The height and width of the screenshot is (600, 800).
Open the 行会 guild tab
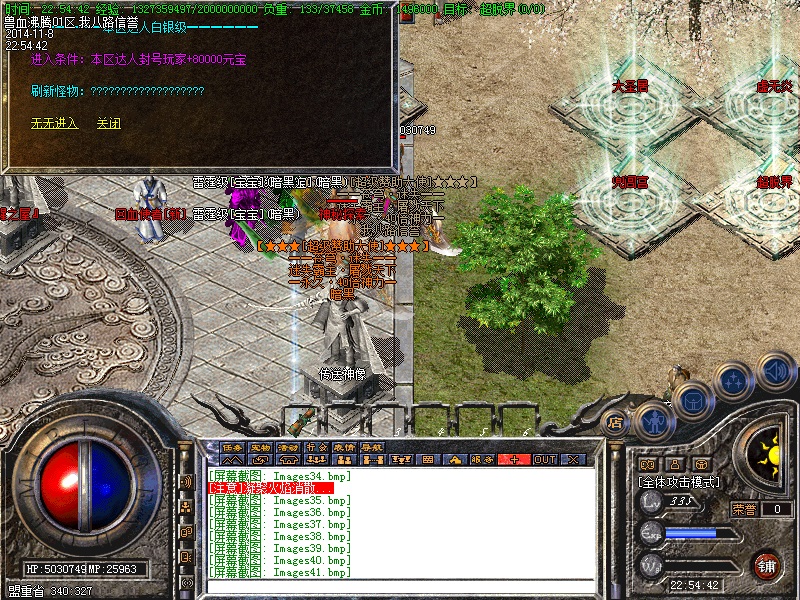(317, 446)
